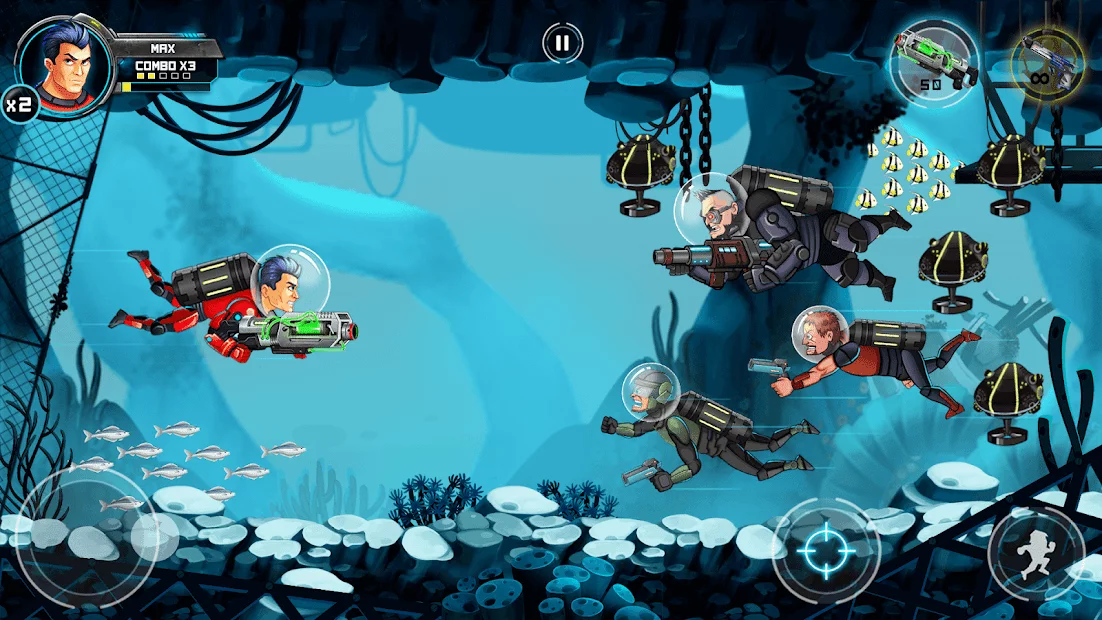1102x620 pixels.
Task: Select the green plasma gun weapon slot
Action: pyautogui.click(x=932, y=62)
